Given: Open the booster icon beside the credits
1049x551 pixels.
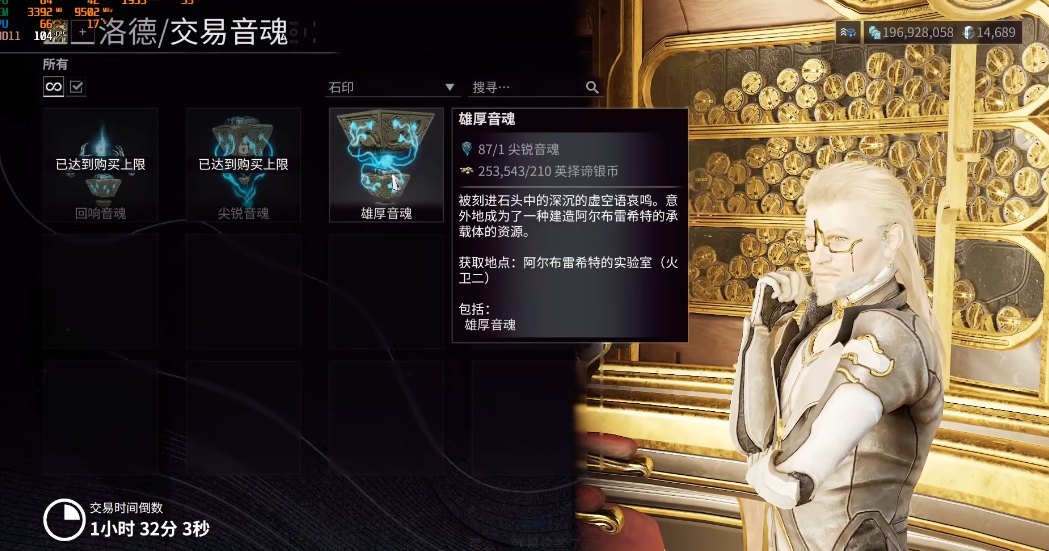Looking at the screenshot, I should pos(849,33).
